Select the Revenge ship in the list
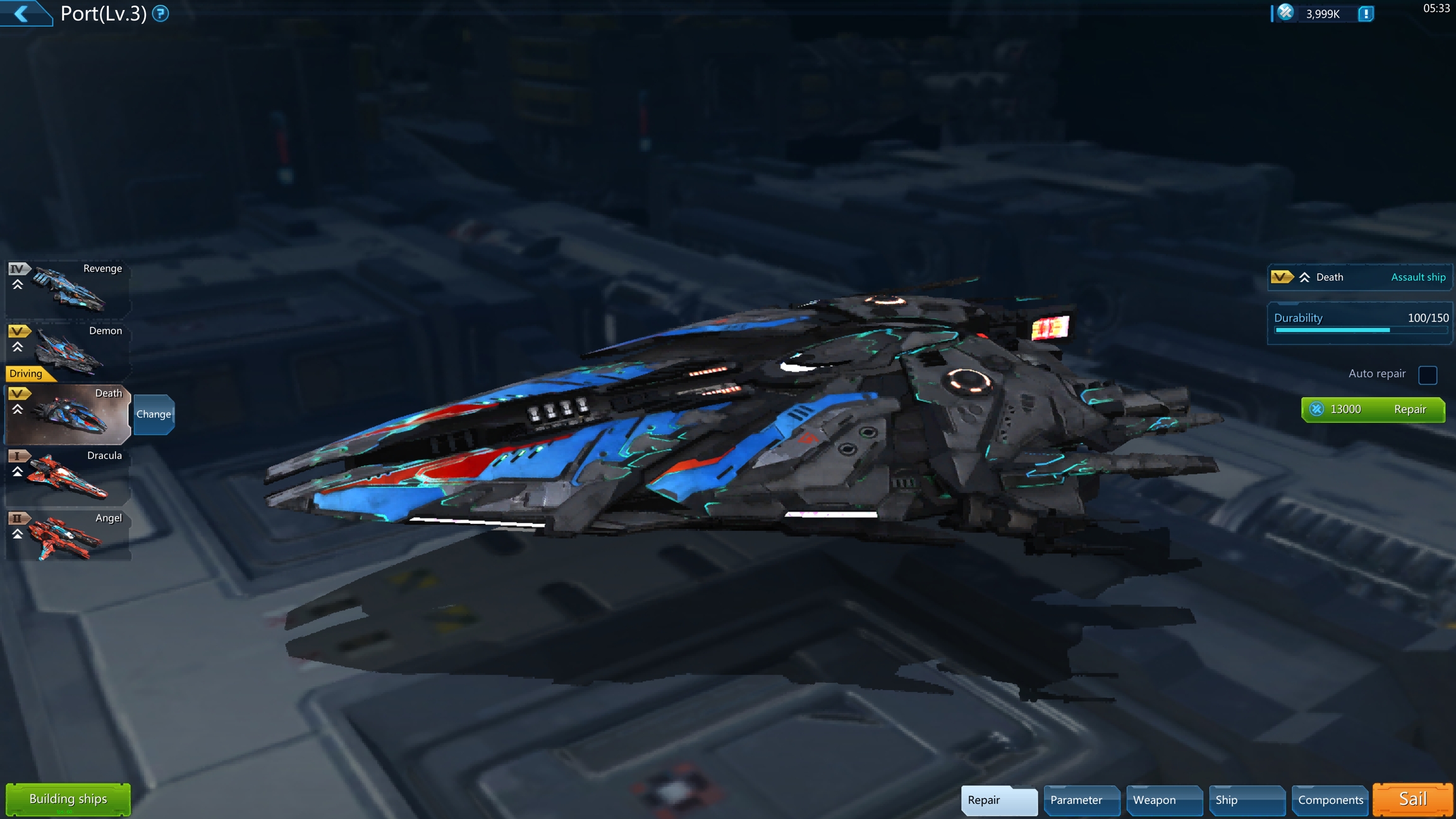This screenshot has height=819, width=1456. 68,288
